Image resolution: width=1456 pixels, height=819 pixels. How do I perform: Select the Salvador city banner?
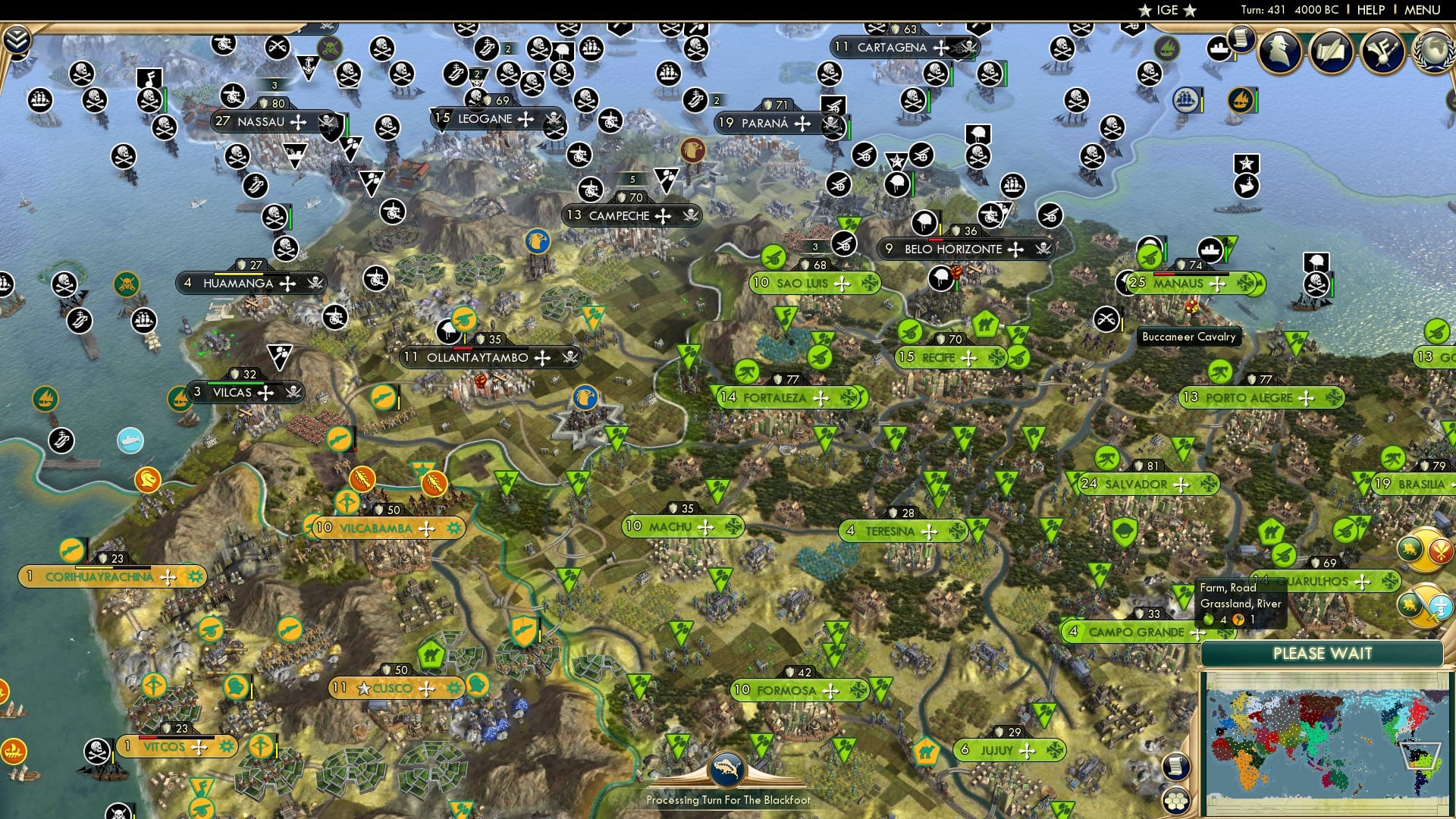pos(1136,484)
